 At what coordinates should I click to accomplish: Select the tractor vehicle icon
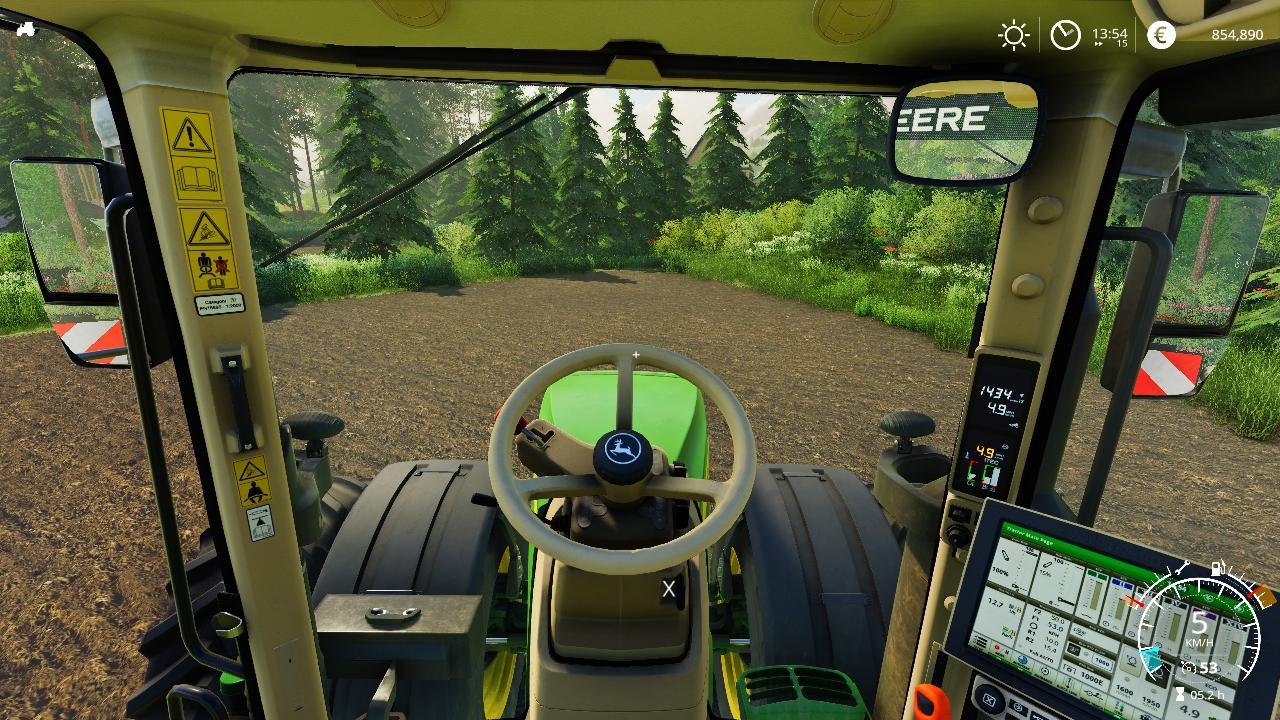tap(25, 29)
